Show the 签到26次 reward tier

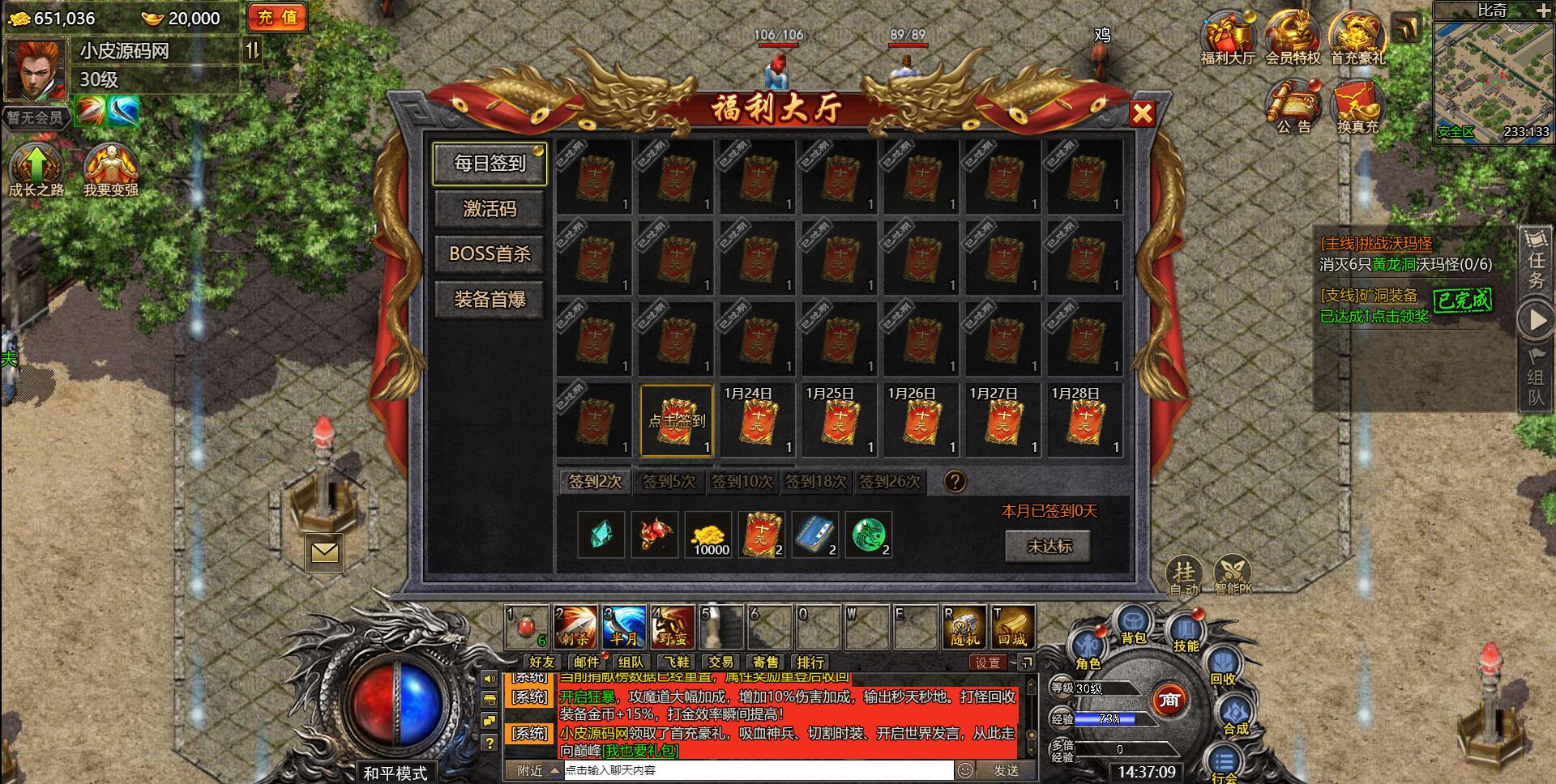(889, 482)
